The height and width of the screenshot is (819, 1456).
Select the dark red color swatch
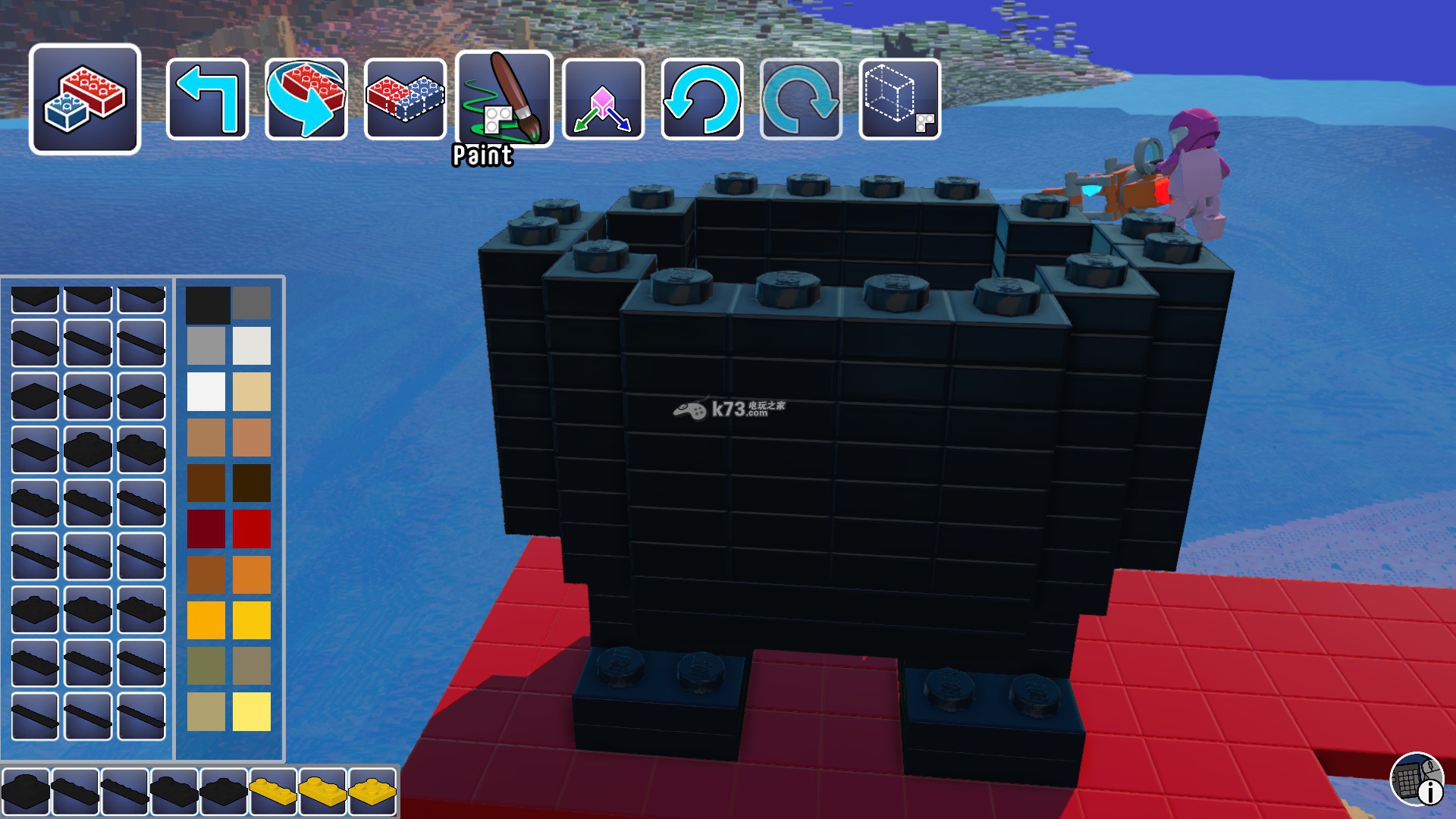click(206, 529)
